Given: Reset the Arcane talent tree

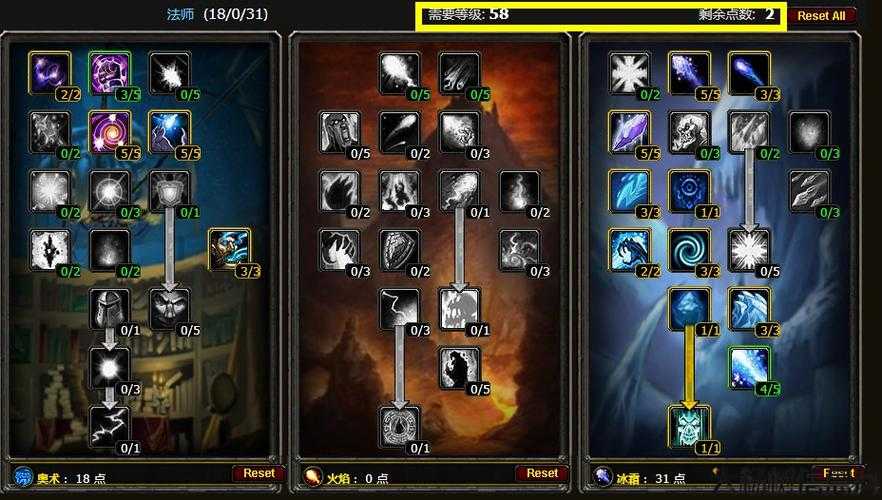Looking at the screenshot, I should pyautogui.click(x=259, y=473).
